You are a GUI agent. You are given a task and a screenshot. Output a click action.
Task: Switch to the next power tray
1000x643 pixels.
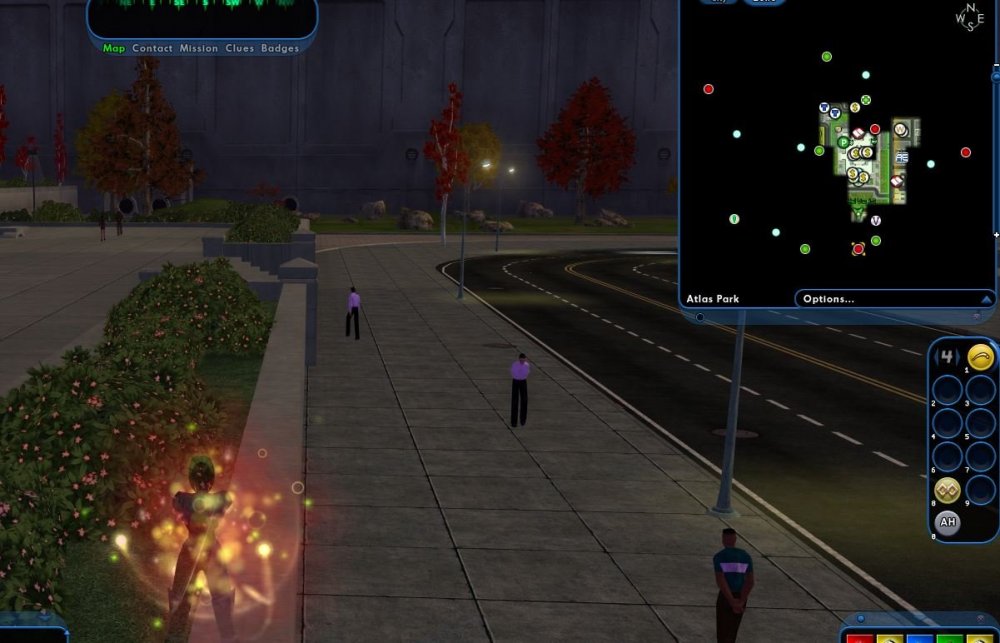click(x=958, y=357)
